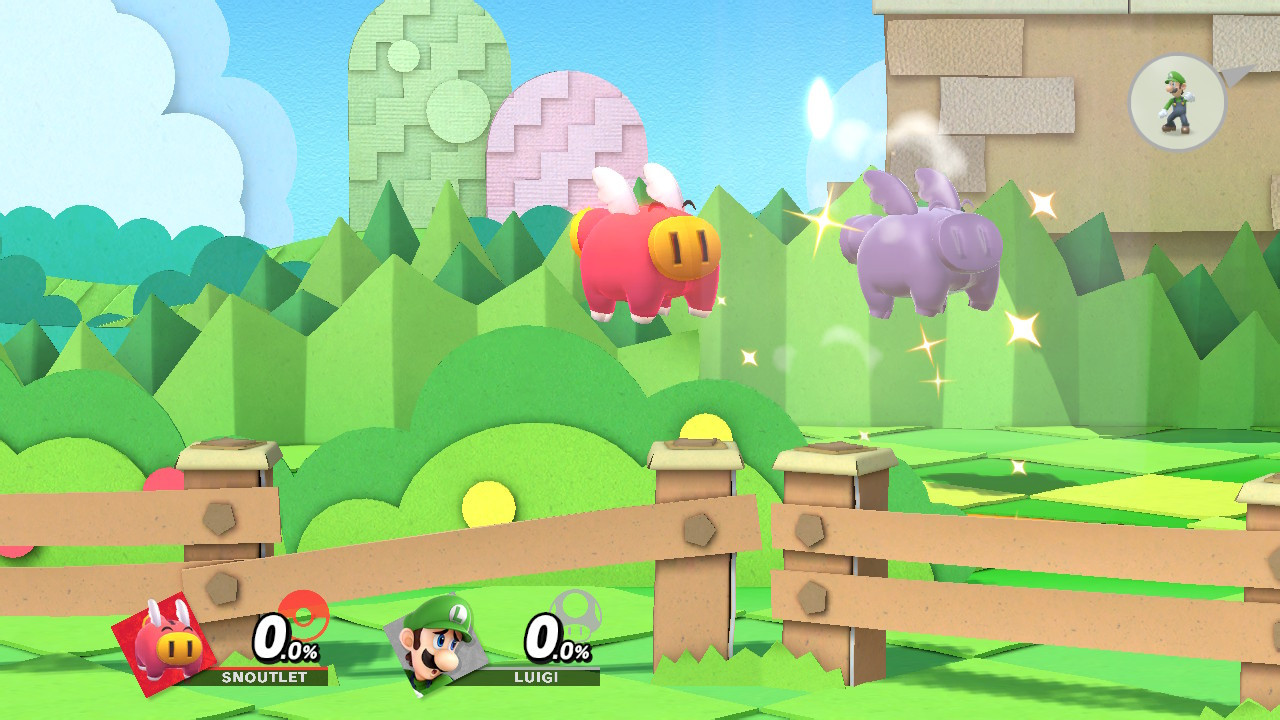Viewport: 1280px width, 720px height.
Task: Click the off-screen Luigi indicator bubble
Action: coord(1175,100)
